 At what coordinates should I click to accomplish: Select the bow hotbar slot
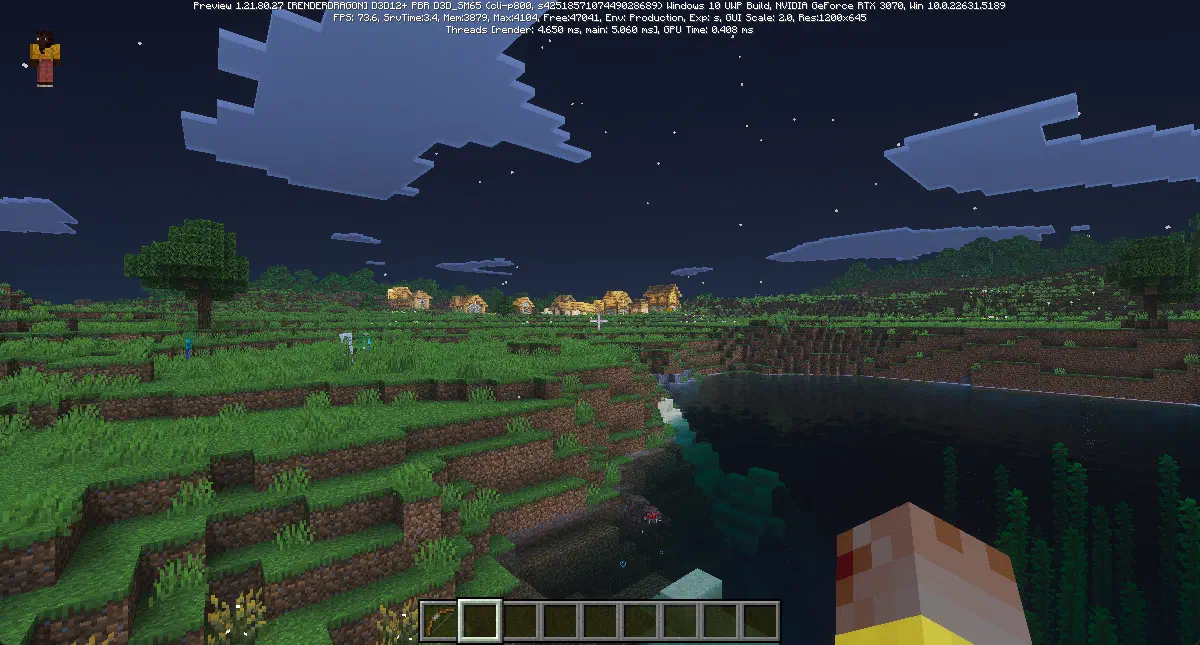point(438,620)
